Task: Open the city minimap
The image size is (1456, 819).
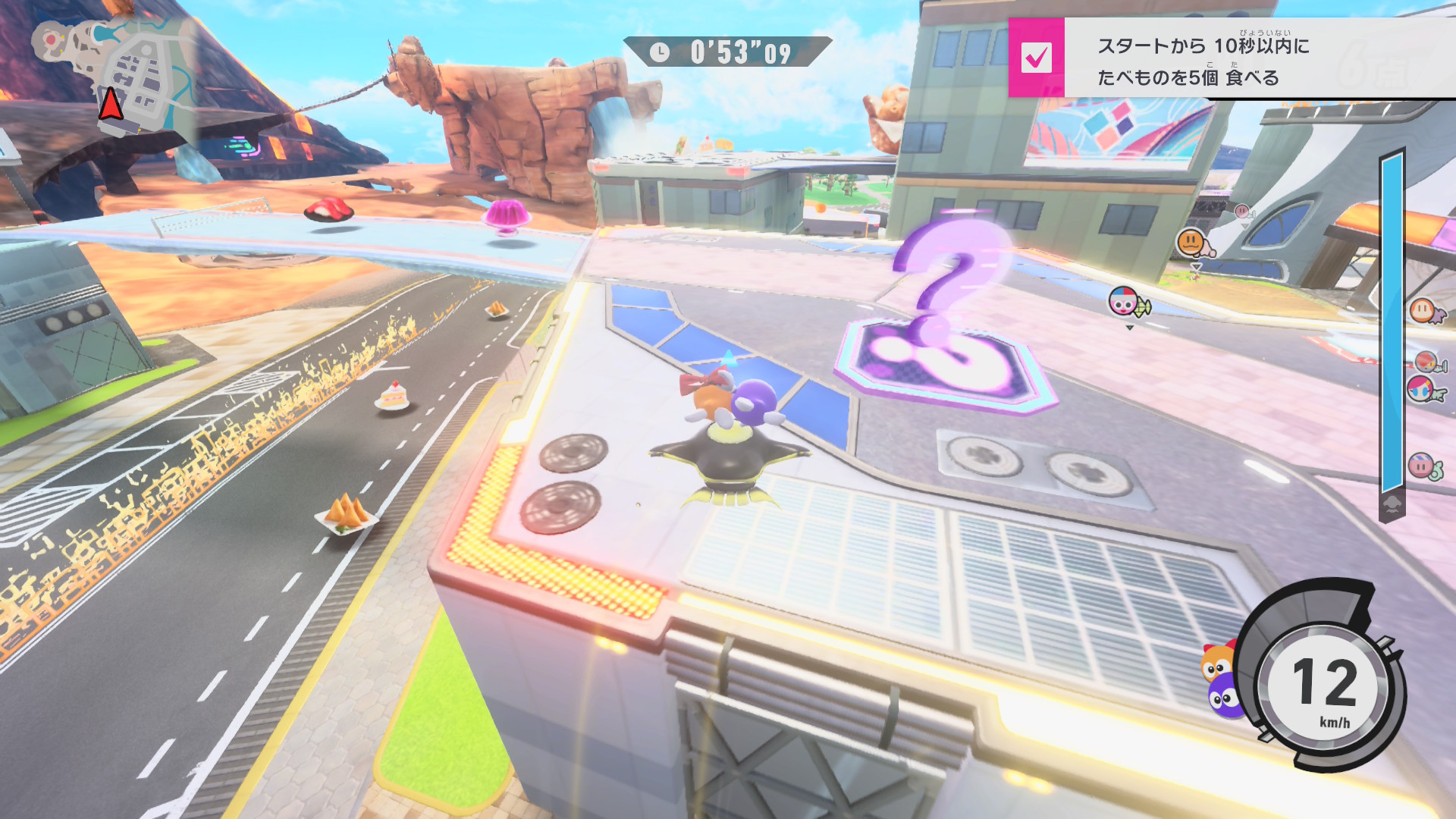Action: pyautogui.click(x=114, y=76)
